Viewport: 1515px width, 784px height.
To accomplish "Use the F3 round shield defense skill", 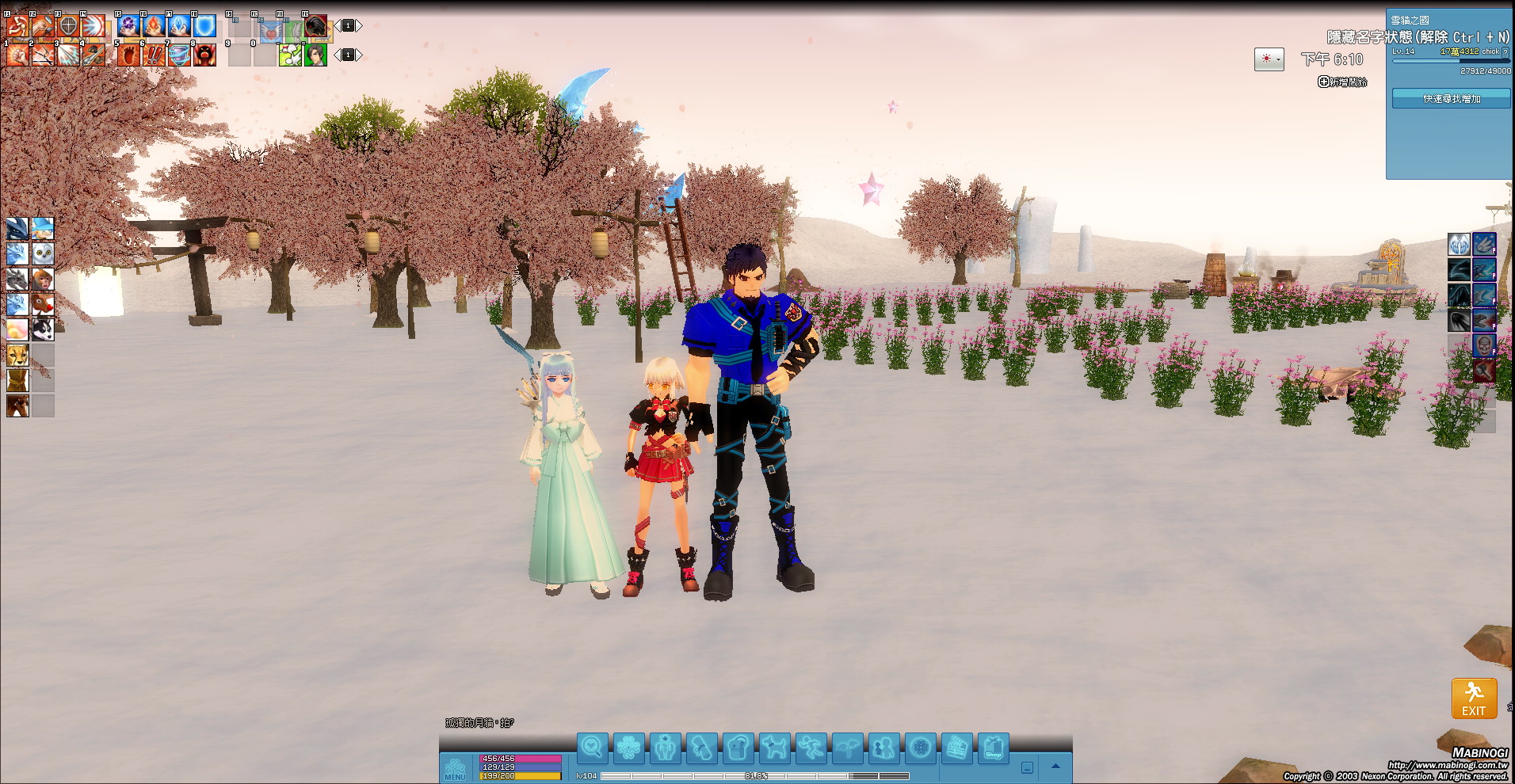I will tap(68, 26).
